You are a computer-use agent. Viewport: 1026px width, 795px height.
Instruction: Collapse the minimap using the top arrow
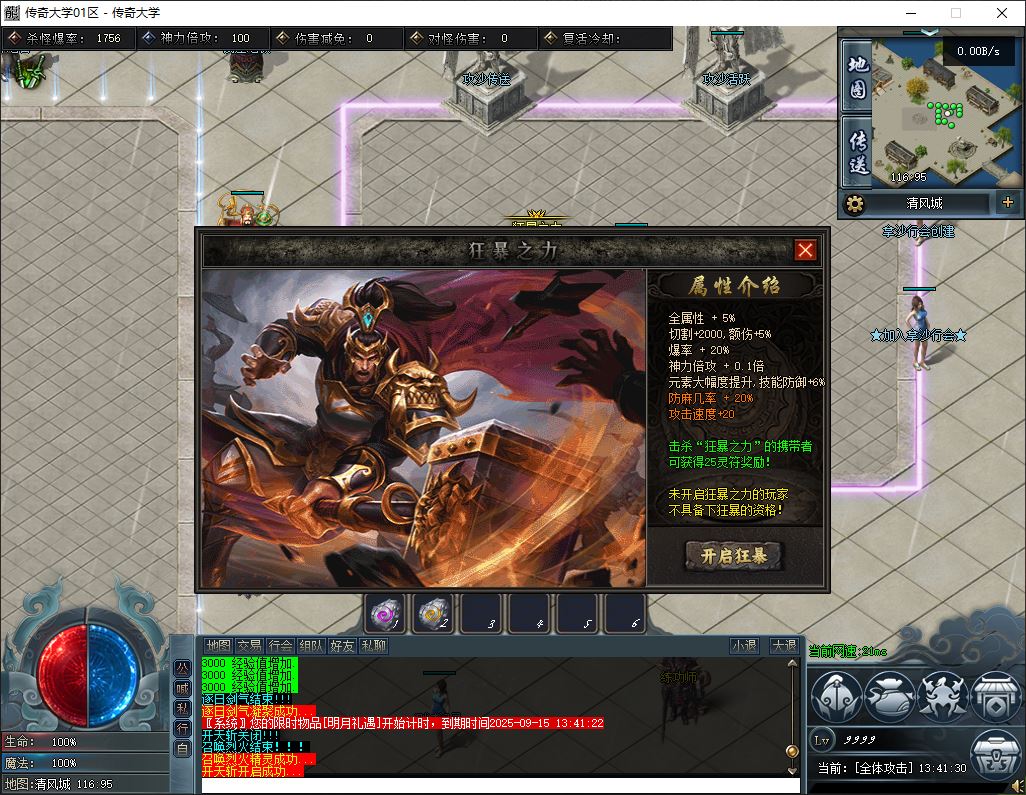click(929, 32)
